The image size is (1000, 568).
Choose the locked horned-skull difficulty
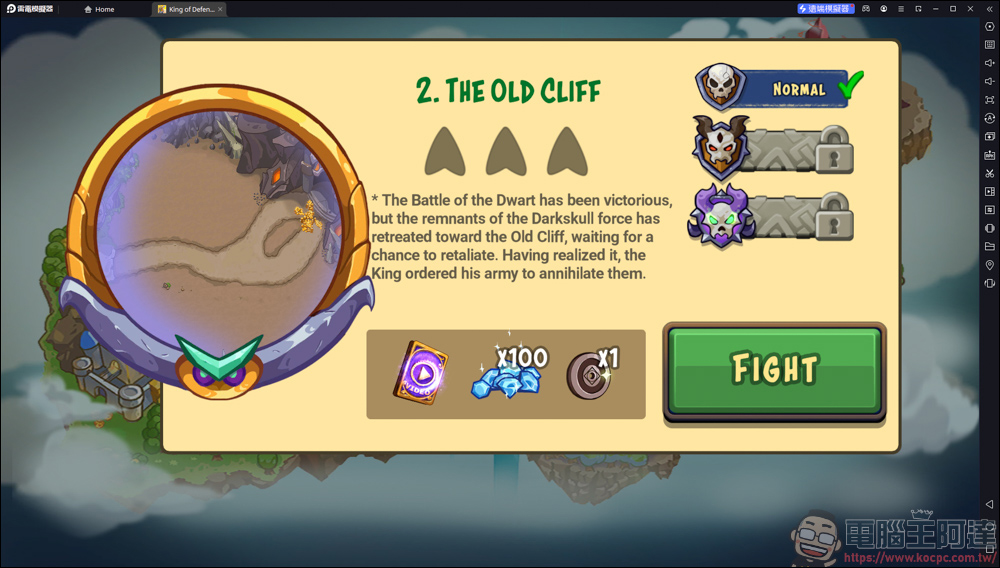(x=772, y=151)
